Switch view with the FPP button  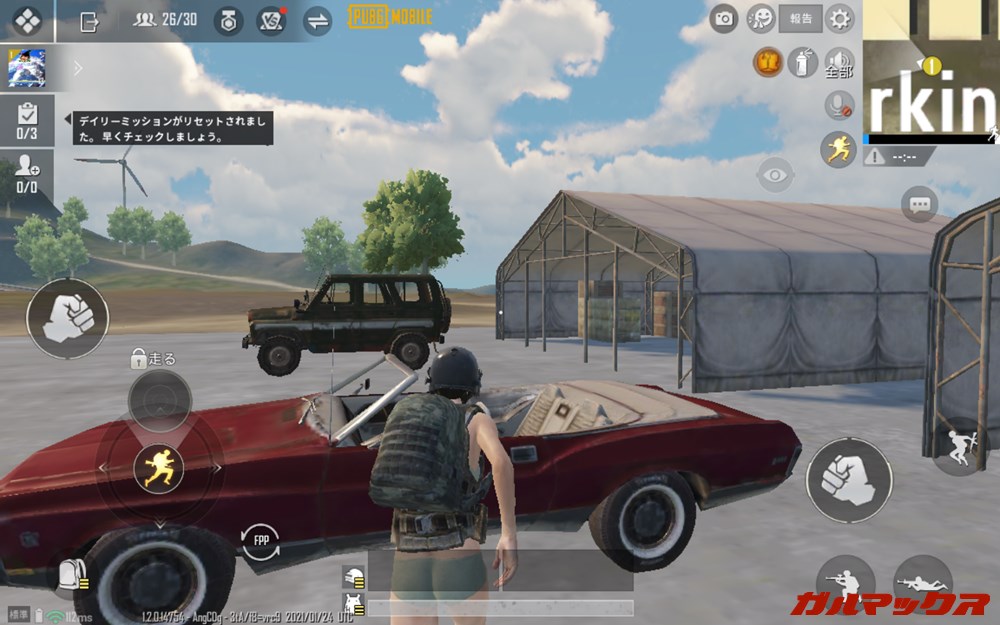tap(260, 542)
